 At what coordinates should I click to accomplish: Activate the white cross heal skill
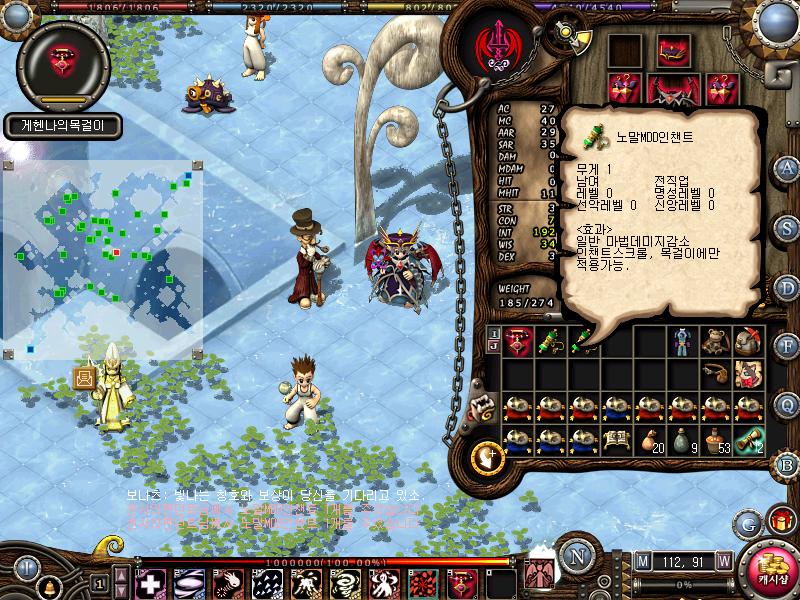pyautogui.click(x=151, y=583)
